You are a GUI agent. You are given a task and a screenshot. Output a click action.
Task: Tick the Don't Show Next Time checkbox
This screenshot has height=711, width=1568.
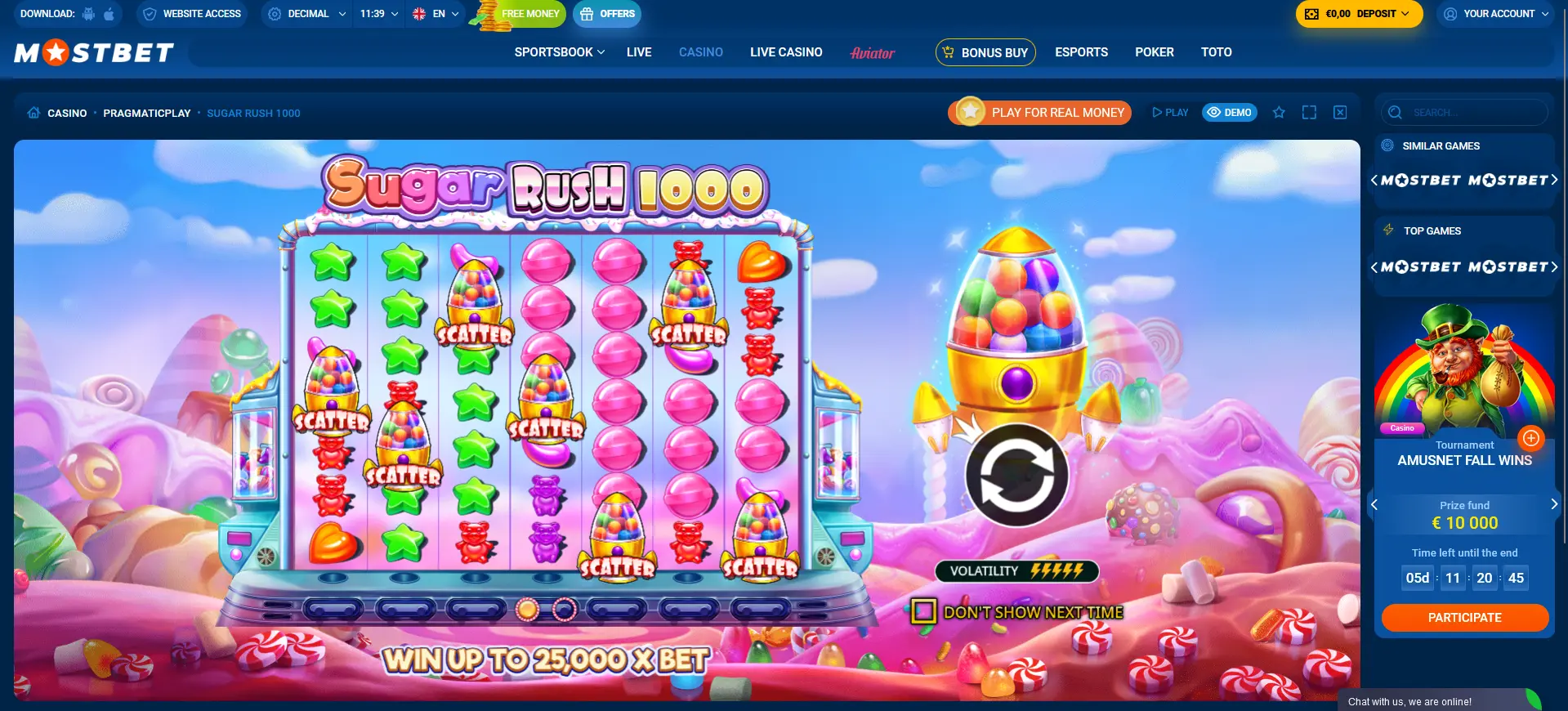[922, 610]
